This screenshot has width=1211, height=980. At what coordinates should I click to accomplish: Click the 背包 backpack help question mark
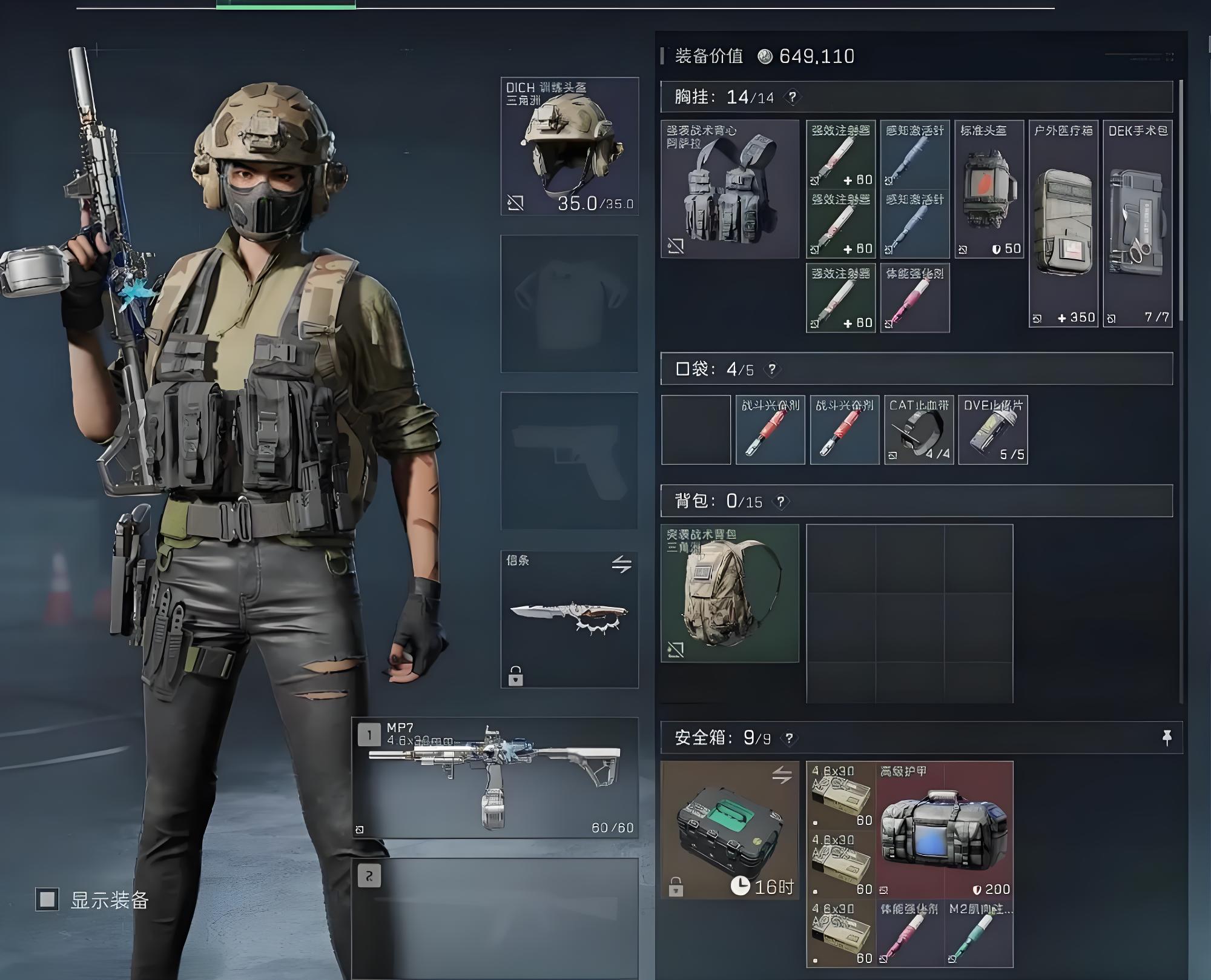(781, 502)
